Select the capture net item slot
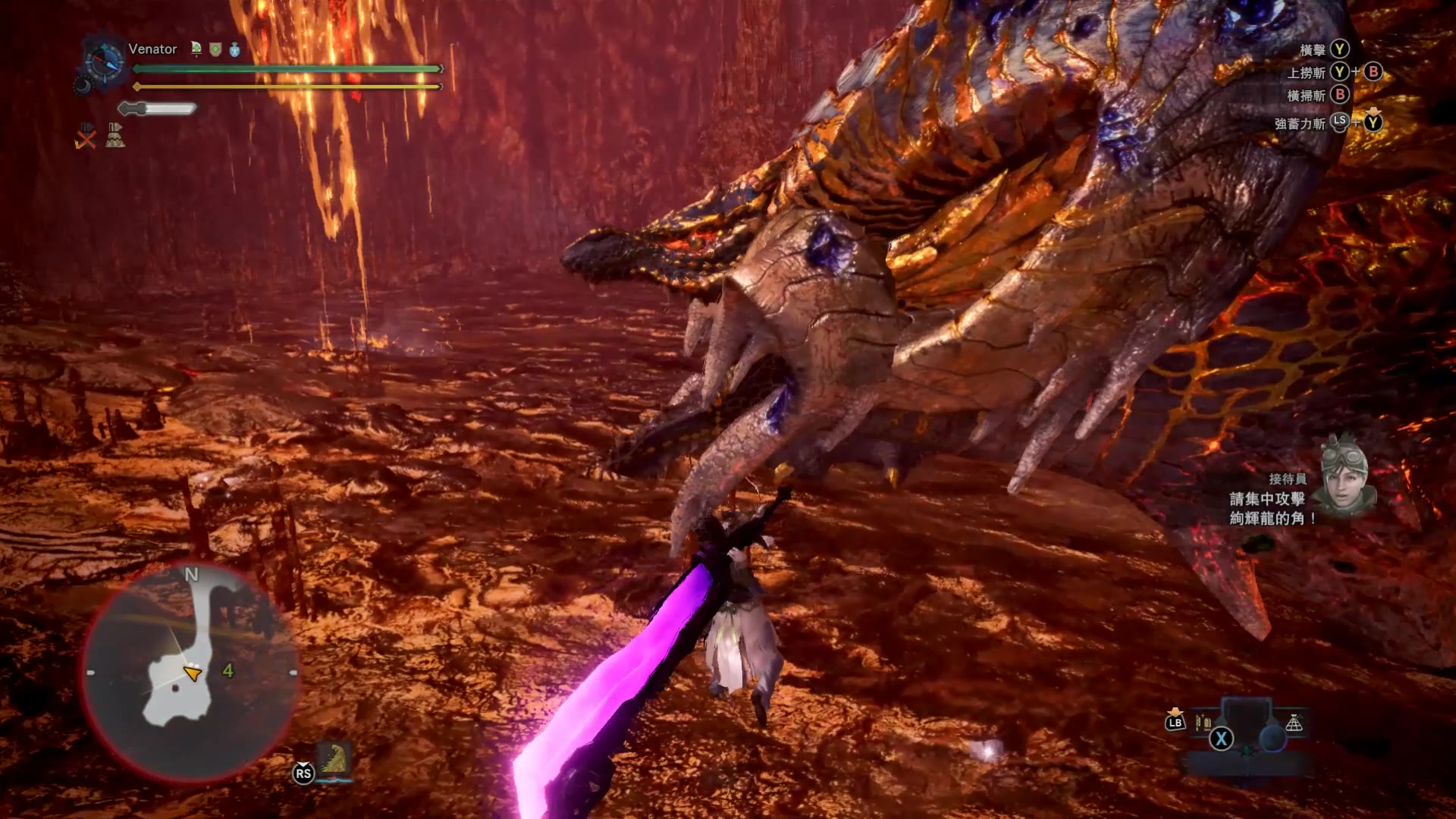The height and width of the screenshot is (819, 1456). click(x=1294, y=723)
